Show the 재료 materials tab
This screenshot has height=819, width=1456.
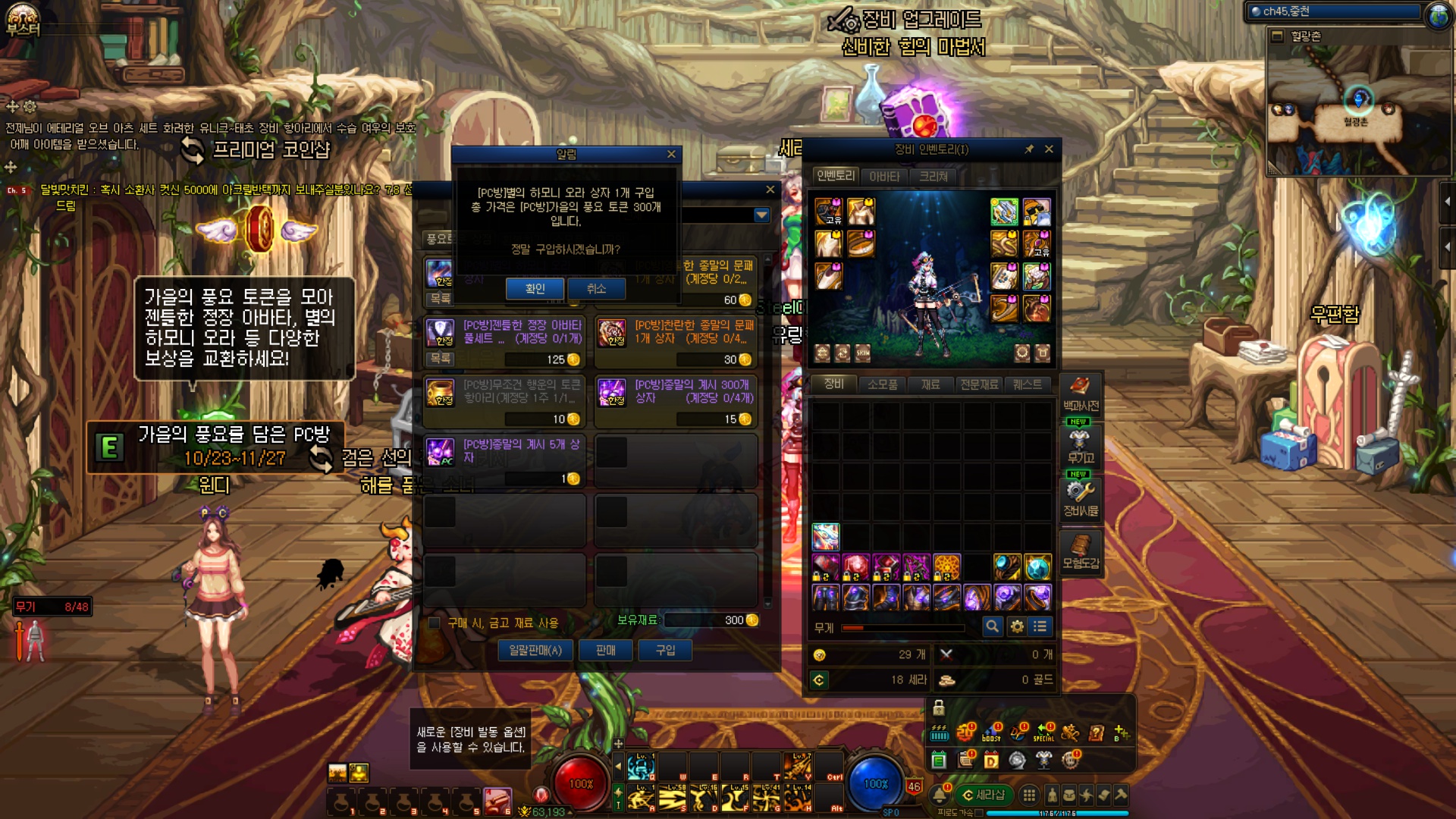pos(930,384)
